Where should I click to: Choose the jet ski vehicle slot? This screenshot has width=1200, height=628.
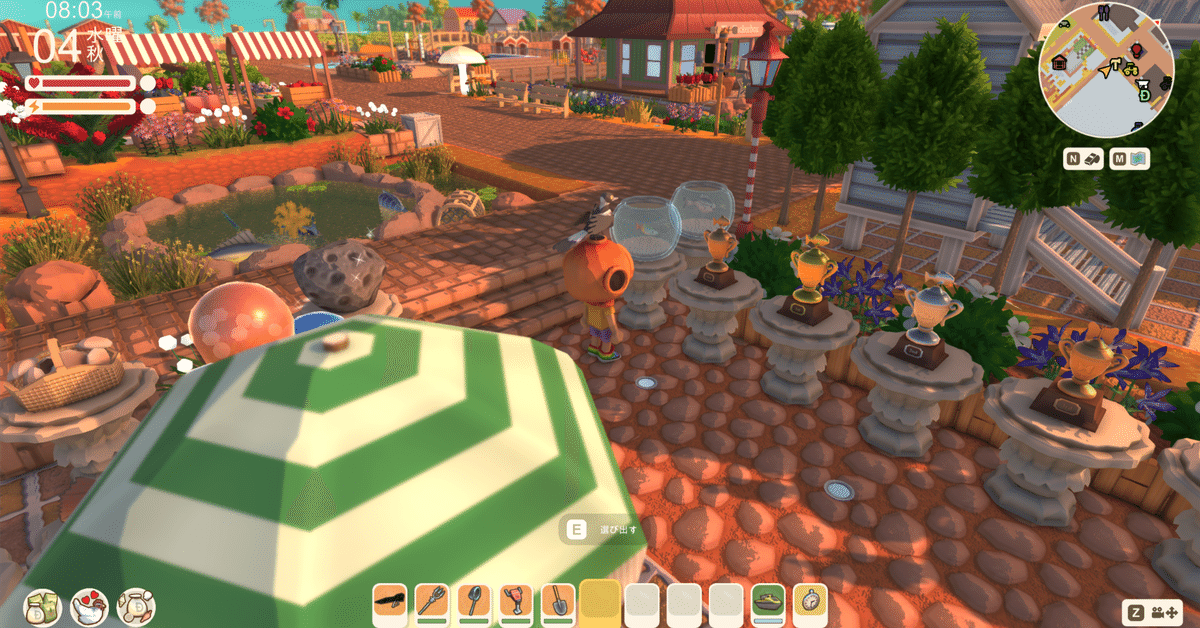768,601
